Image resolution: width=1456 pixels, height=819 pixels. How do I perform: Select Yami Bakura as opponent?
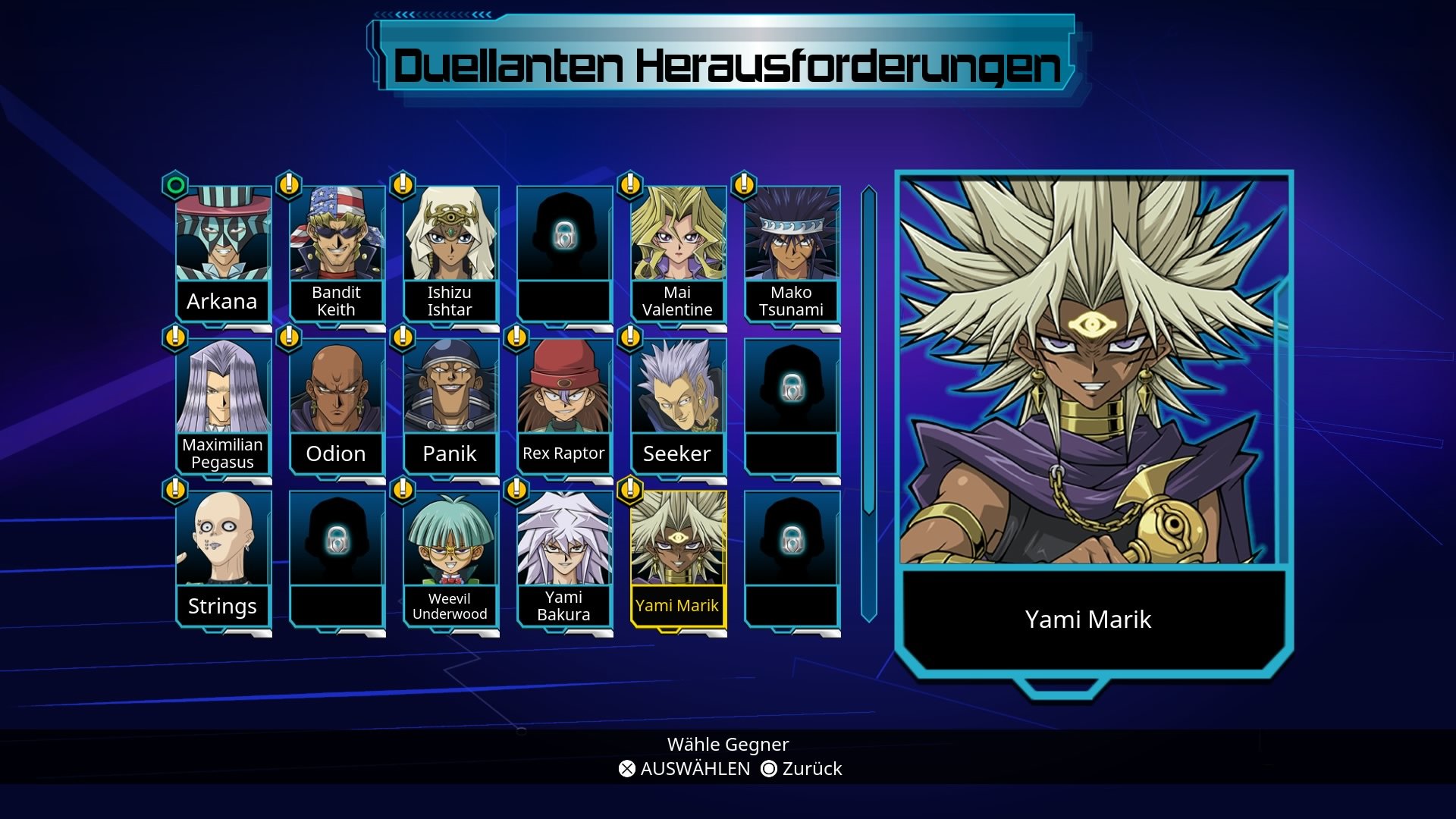(x=564, y=542)
